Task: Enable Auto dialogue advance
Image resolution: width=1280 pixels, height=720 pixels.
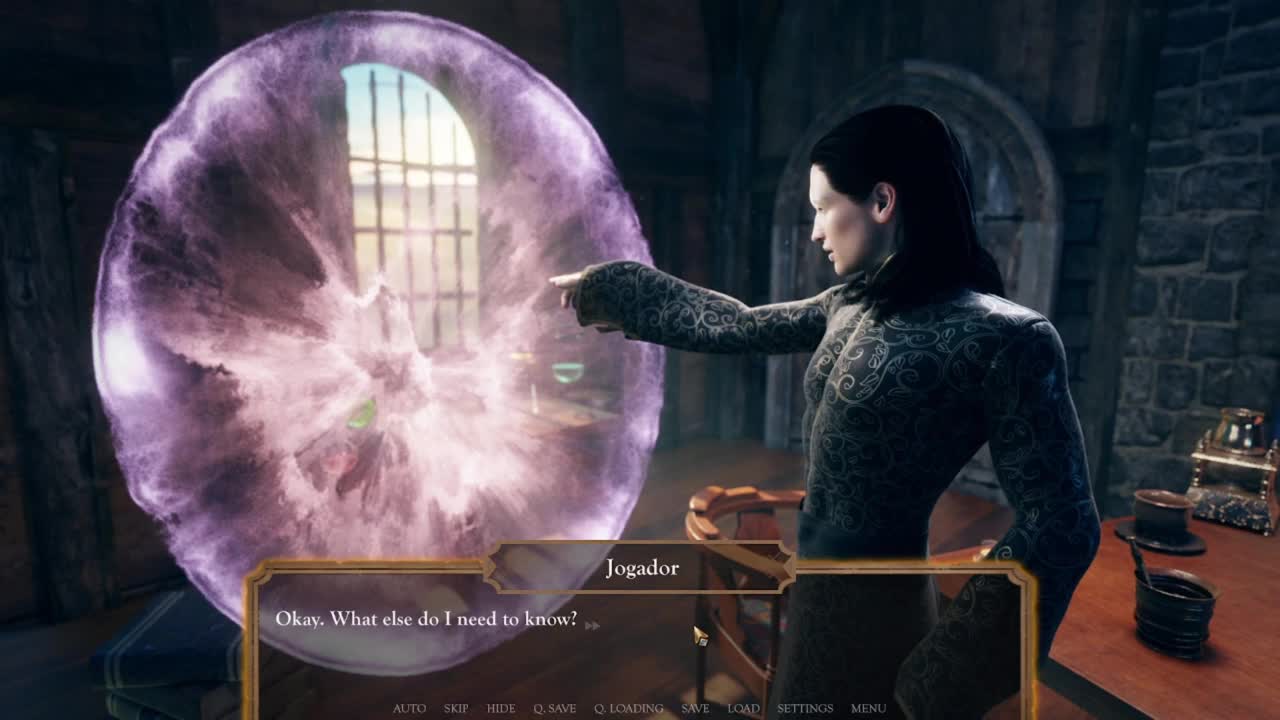Action: (409, 708)
